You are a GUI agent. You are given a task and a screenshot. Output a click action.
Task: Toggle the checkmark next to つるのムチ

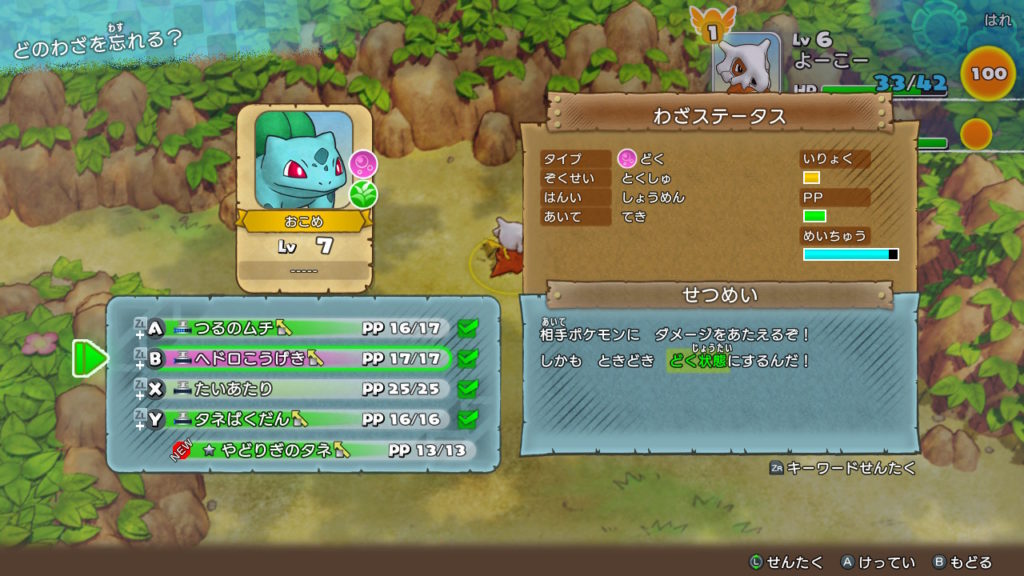[467, 328]
